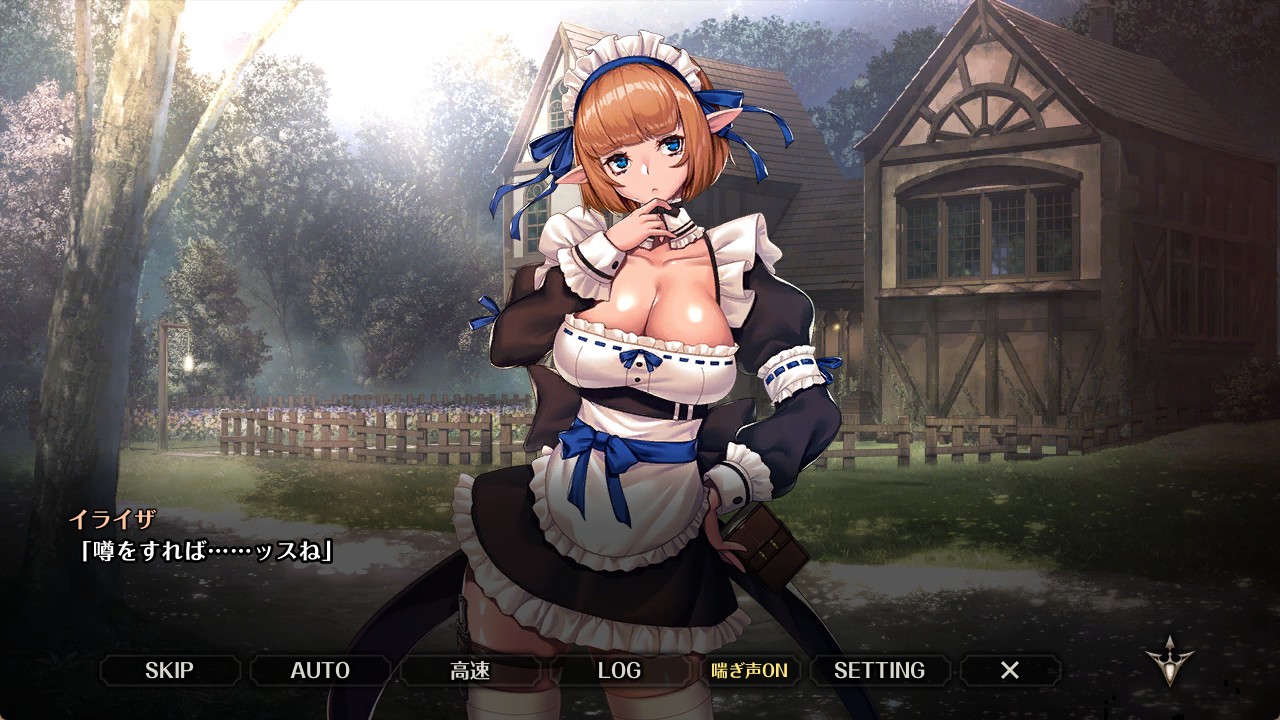
Task: Enable AUTO text advance
Action: pos(320,670)
